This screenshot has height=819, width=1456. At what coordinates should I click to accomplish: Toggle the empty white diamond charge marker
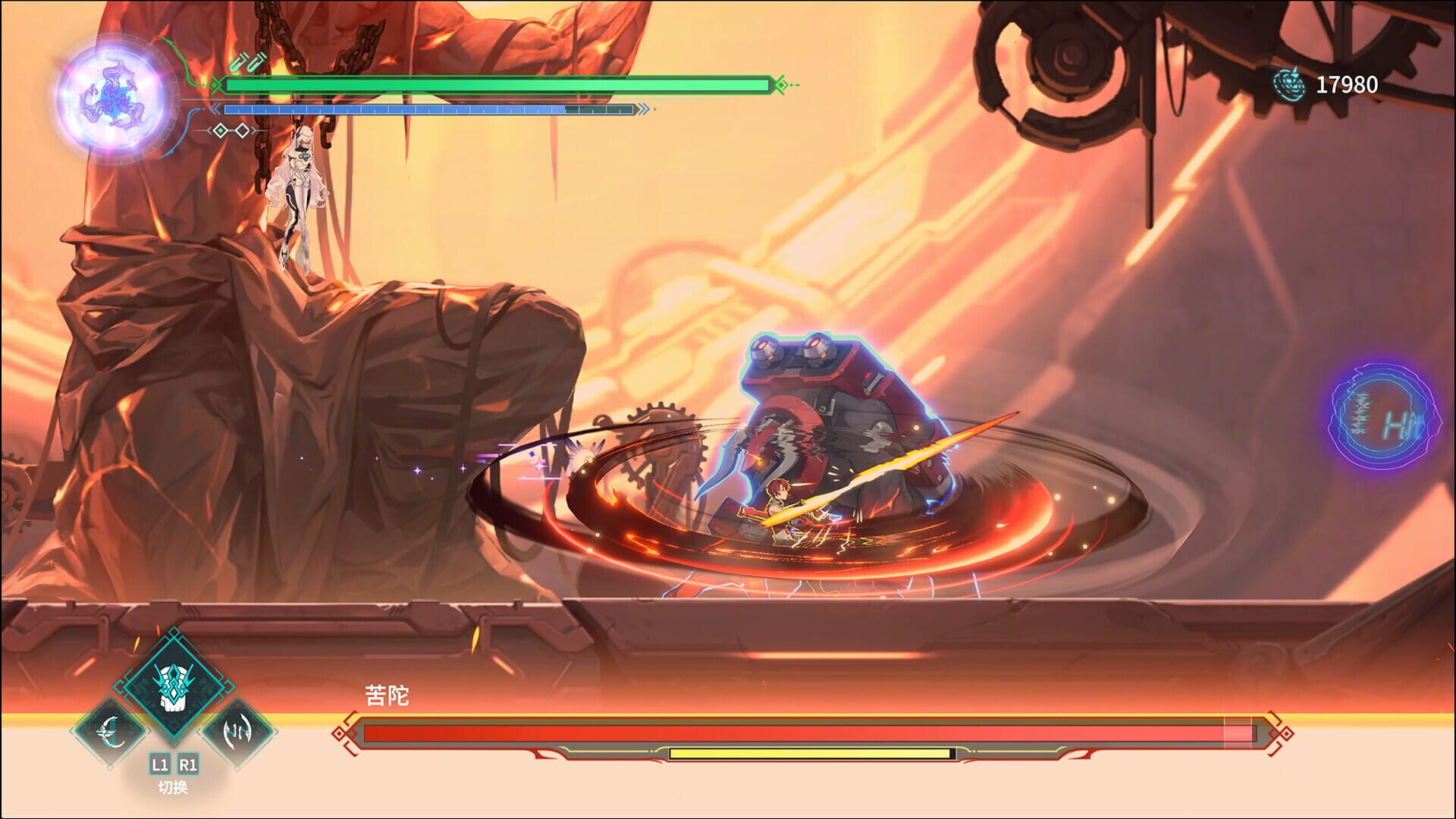(242, 131)
